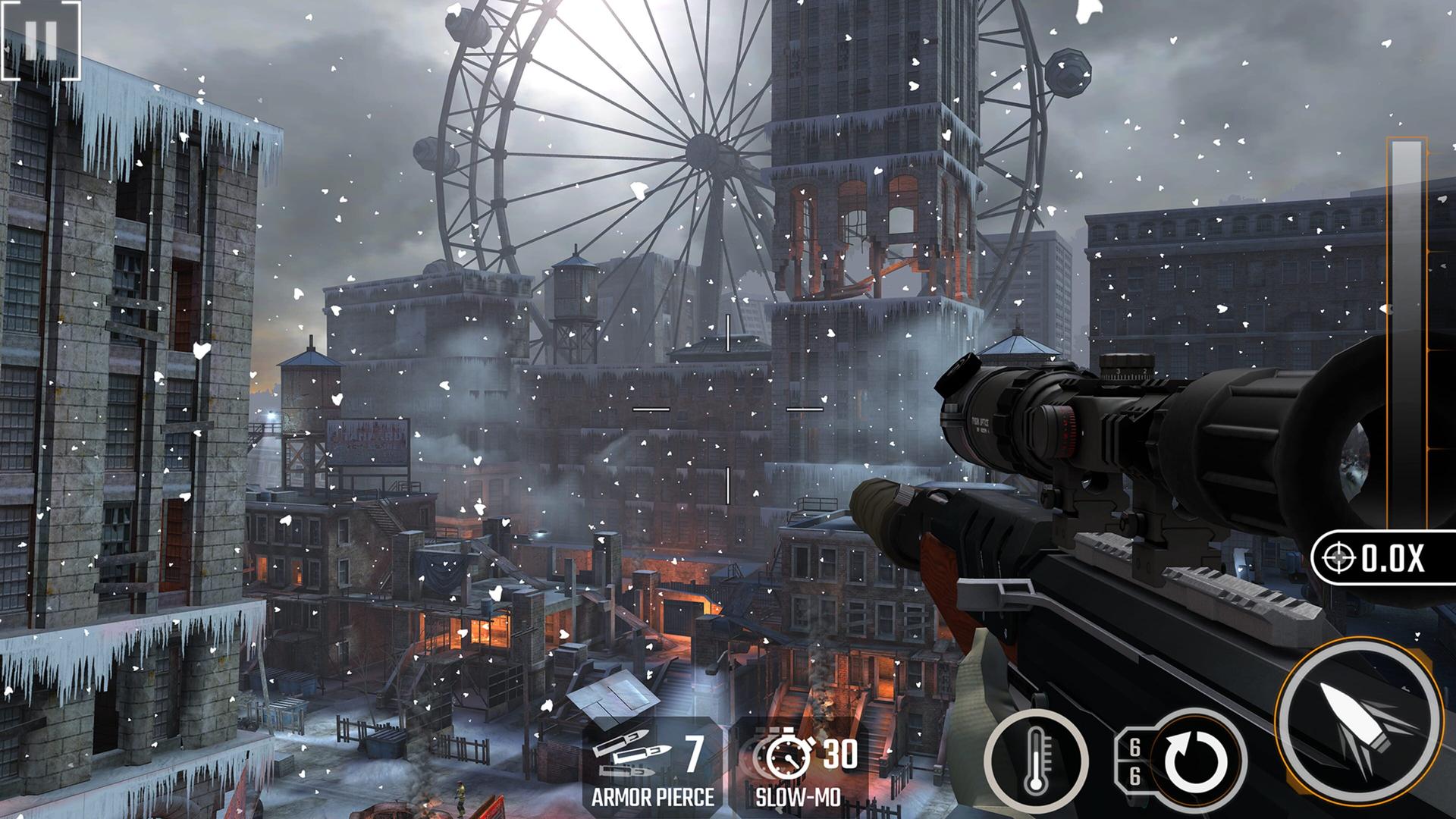Tap the pause button in top-left corner
Image resolution: width=1456 pixels, height=819 pixels.
(42, 42)
